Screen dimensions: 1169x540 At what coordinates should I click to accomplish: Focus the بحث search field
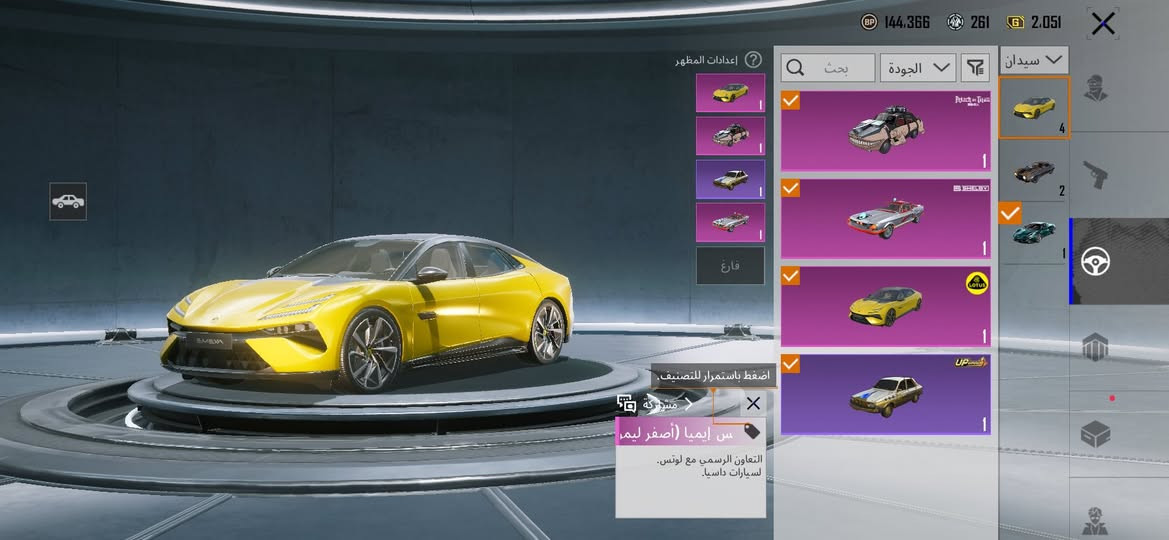click(828, 68)
